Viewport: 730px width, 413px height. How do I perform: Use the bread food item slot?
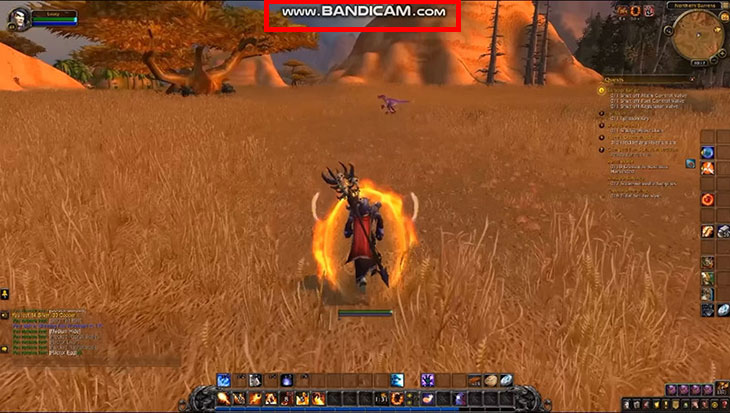pos(491,380)
